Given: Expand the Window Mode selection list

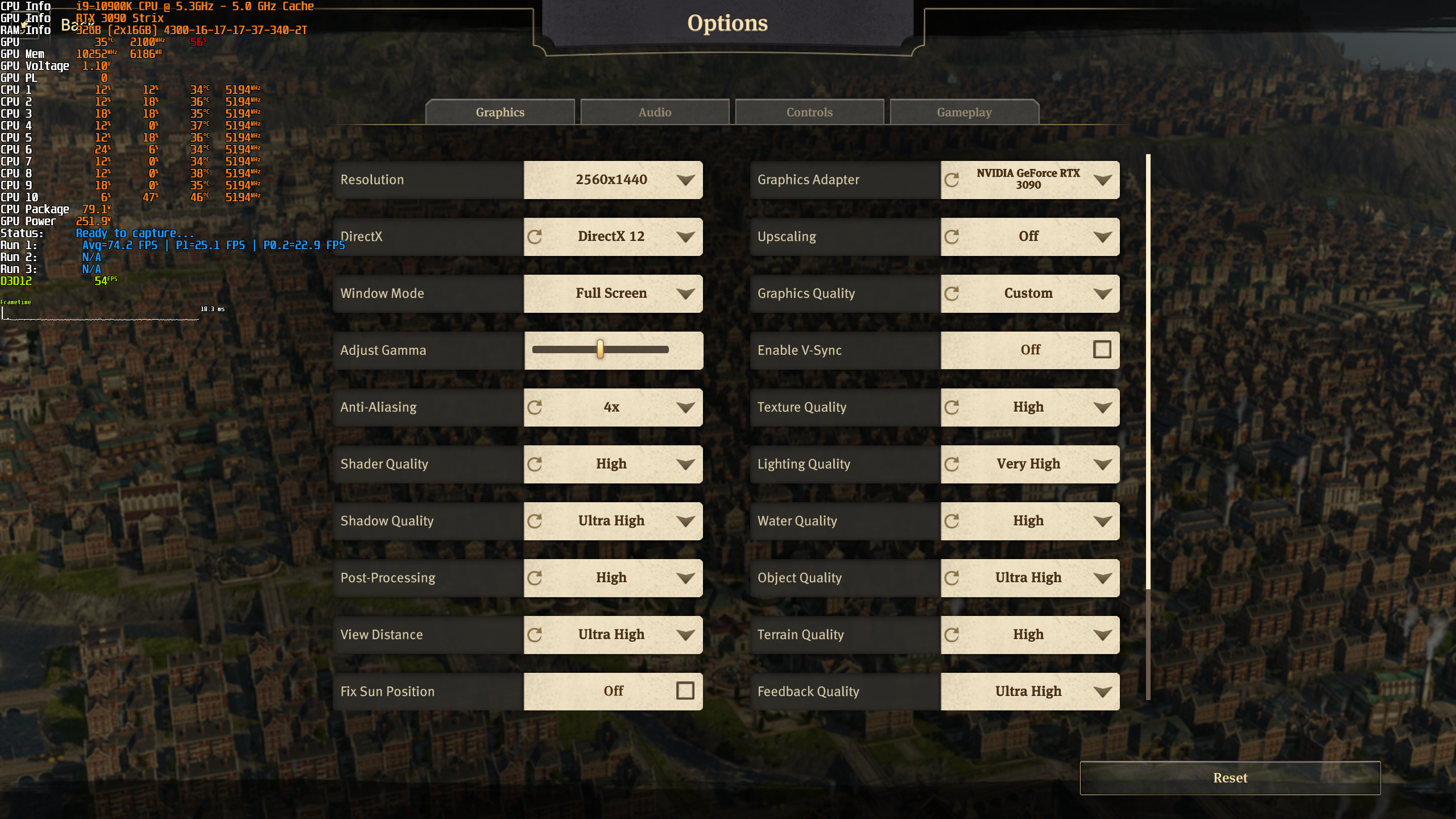Looking at the screenshot, I should click(685, 293).
